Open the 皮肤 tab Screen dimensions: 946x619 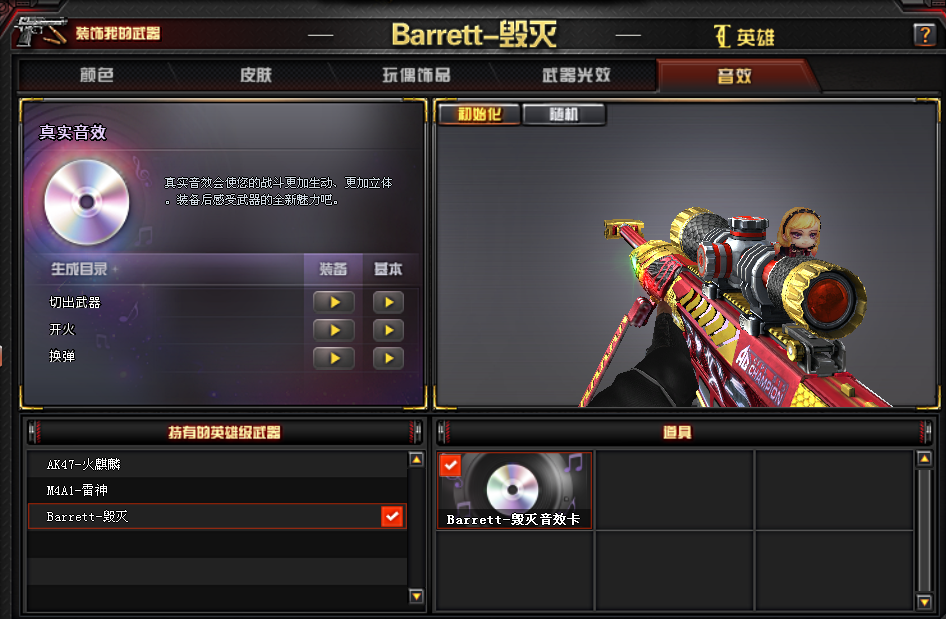coord(255,75)
